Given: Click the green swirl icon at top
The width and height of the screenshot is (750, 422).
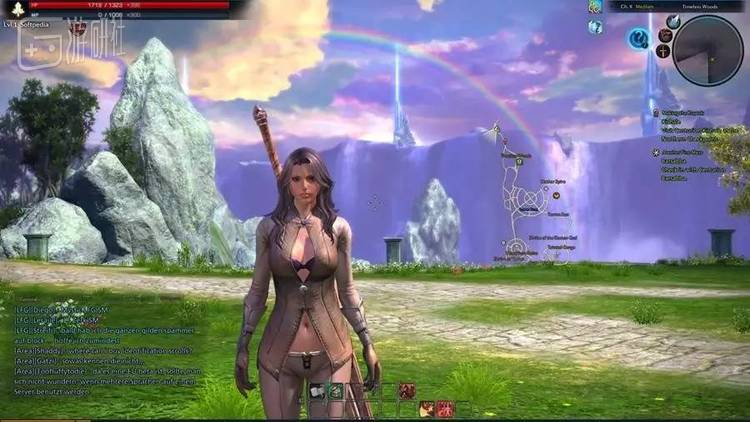Looking at the screenshot, I should (x=596, y=7).
